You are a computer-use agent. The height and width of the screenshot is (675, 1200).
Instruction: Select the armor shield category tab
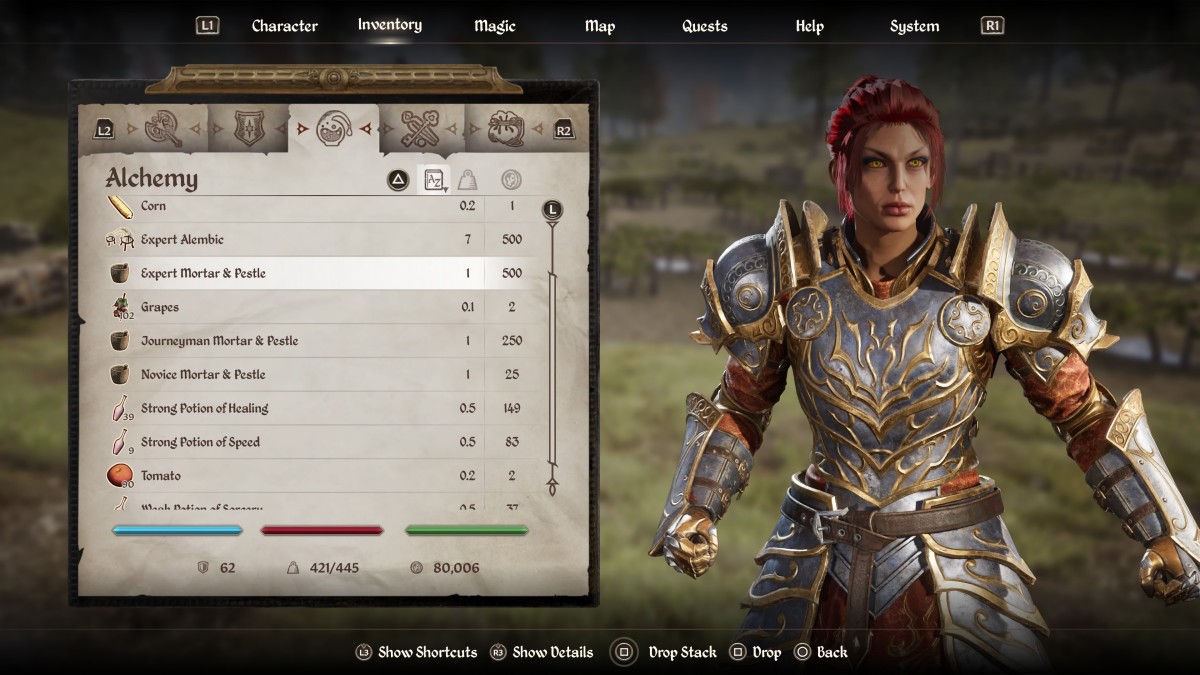point(248,128)
